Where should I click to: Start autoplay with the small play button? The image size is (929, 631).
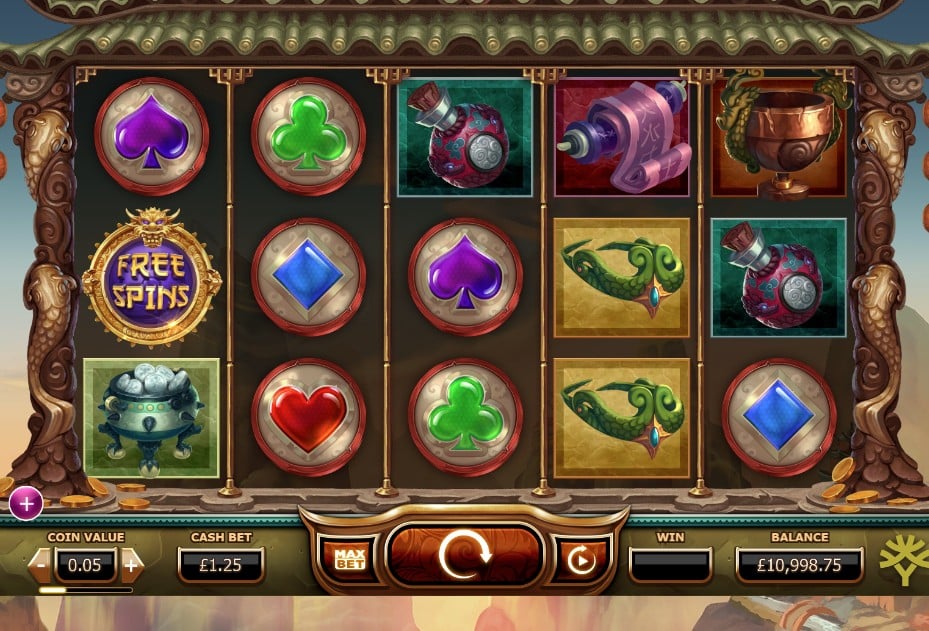click(x=580, y=559)
